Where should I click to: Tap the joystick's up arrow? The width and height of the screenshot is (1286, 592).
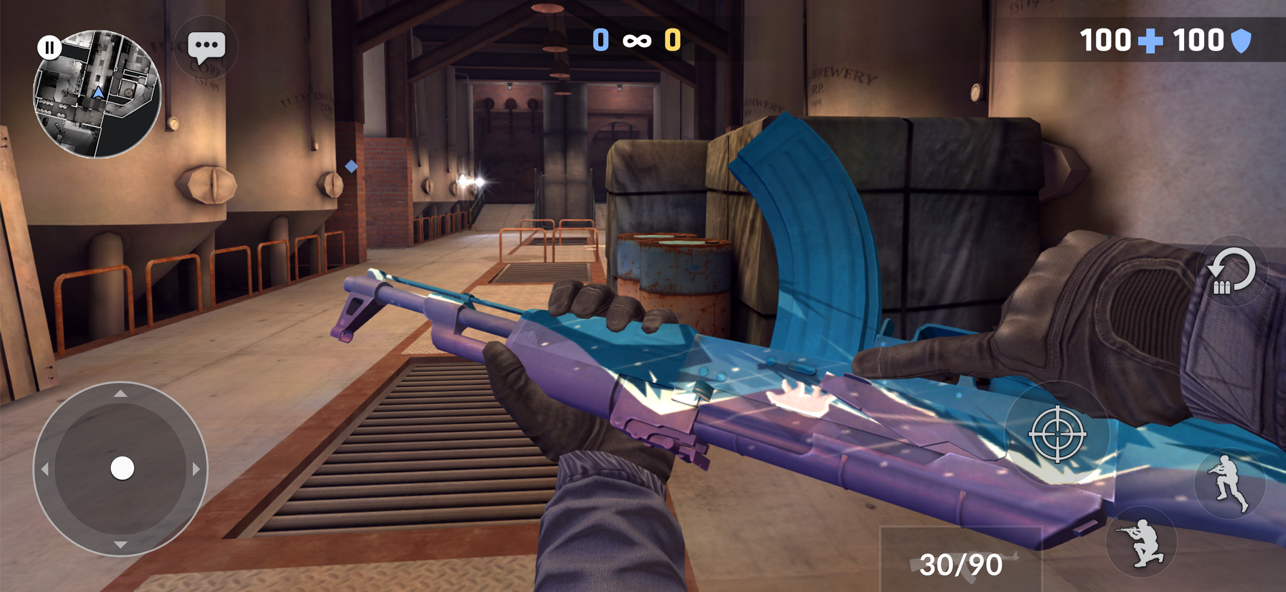(121, 395)
